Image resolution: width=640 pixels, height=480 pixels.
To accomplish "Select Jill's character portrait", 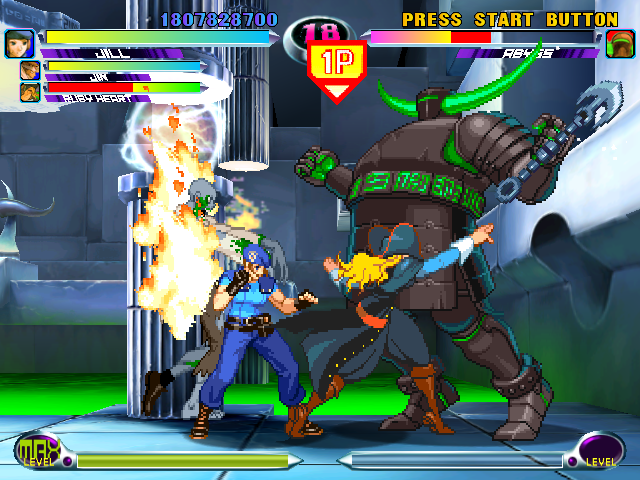I will (x=18, y=43).
